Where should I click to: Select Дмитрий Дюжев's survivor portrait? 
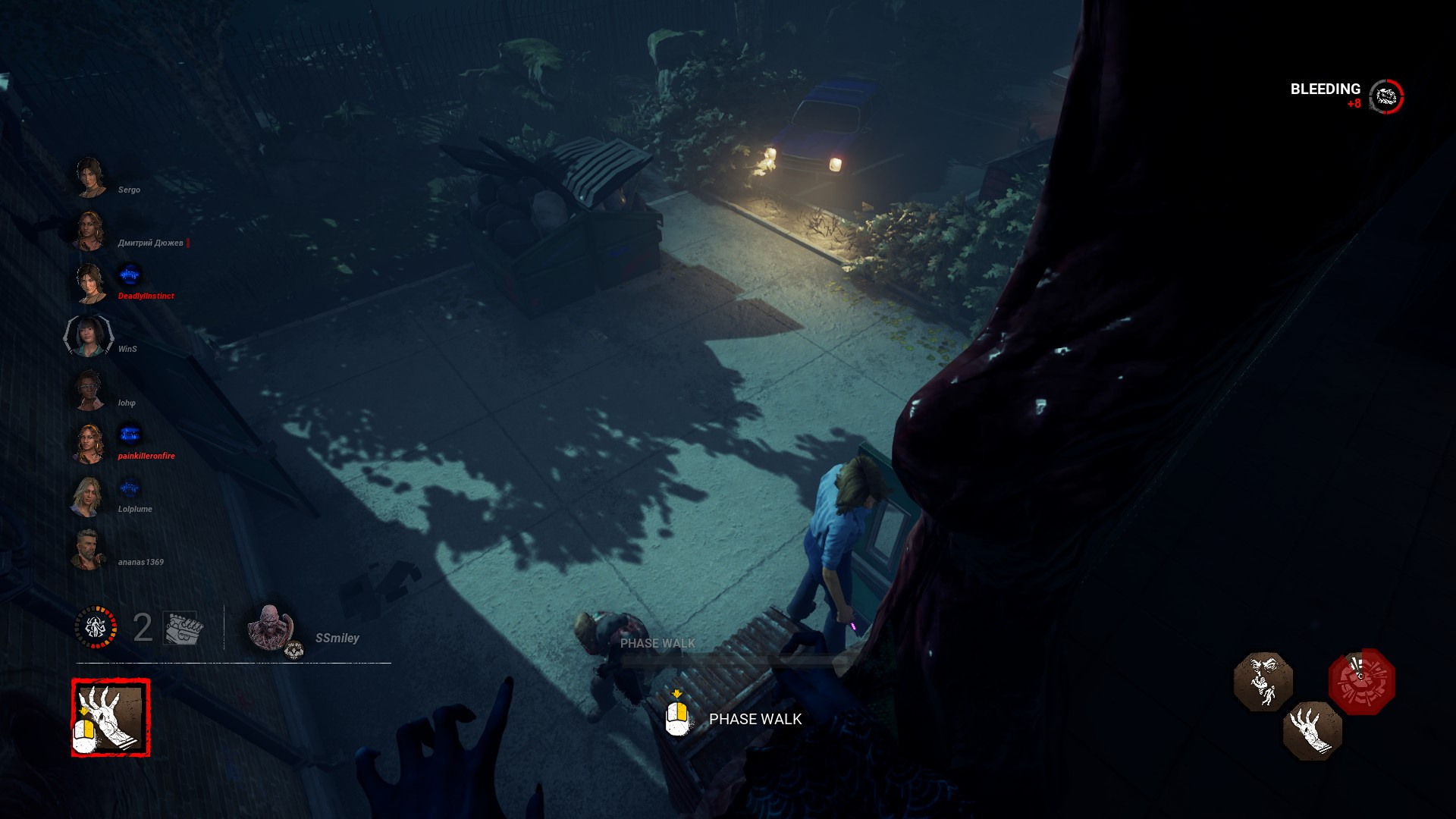pos(89,231)
